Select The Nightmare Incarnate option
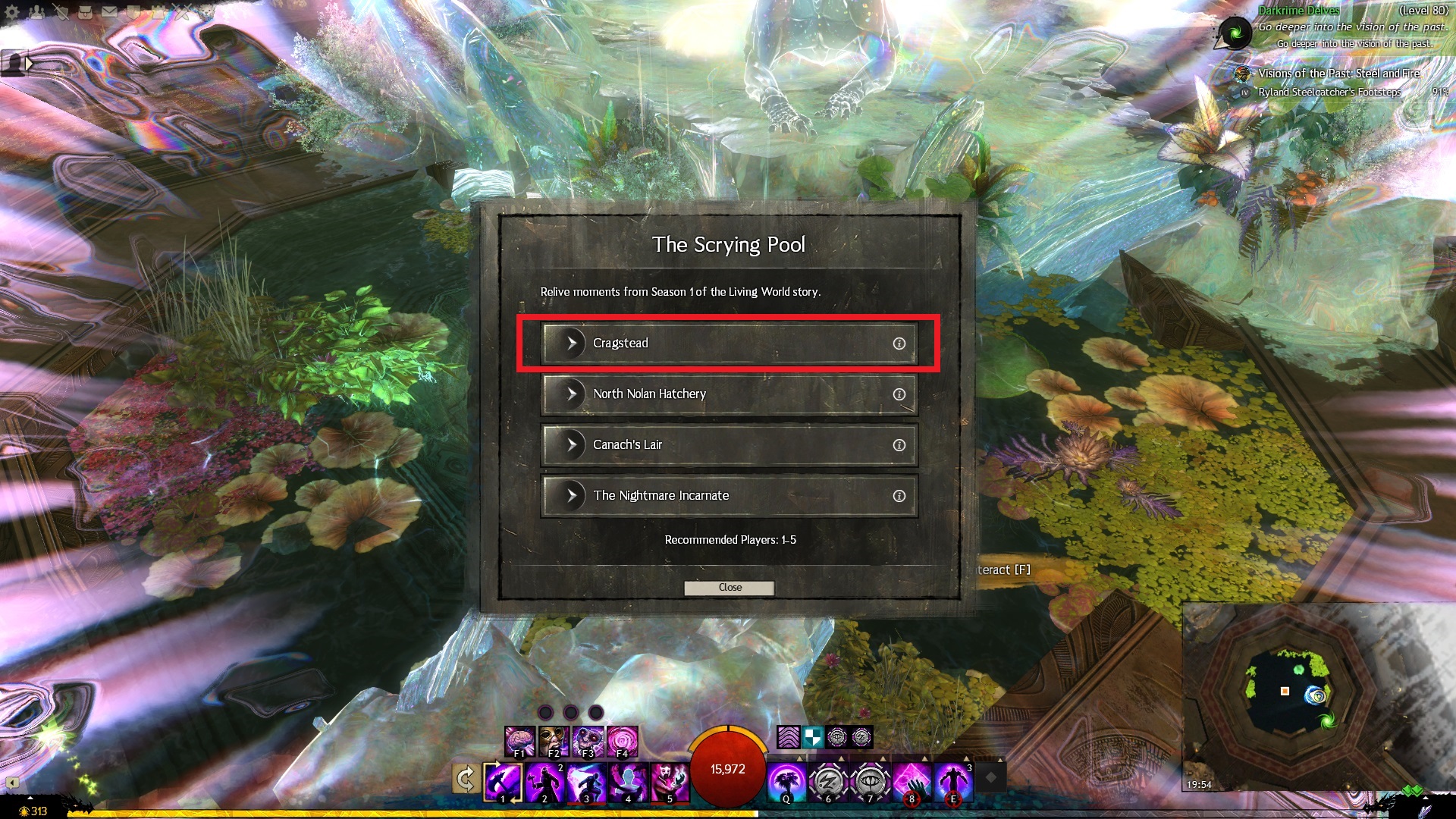The height and width of the screenshot is (819, 1456). coord(728,496)
